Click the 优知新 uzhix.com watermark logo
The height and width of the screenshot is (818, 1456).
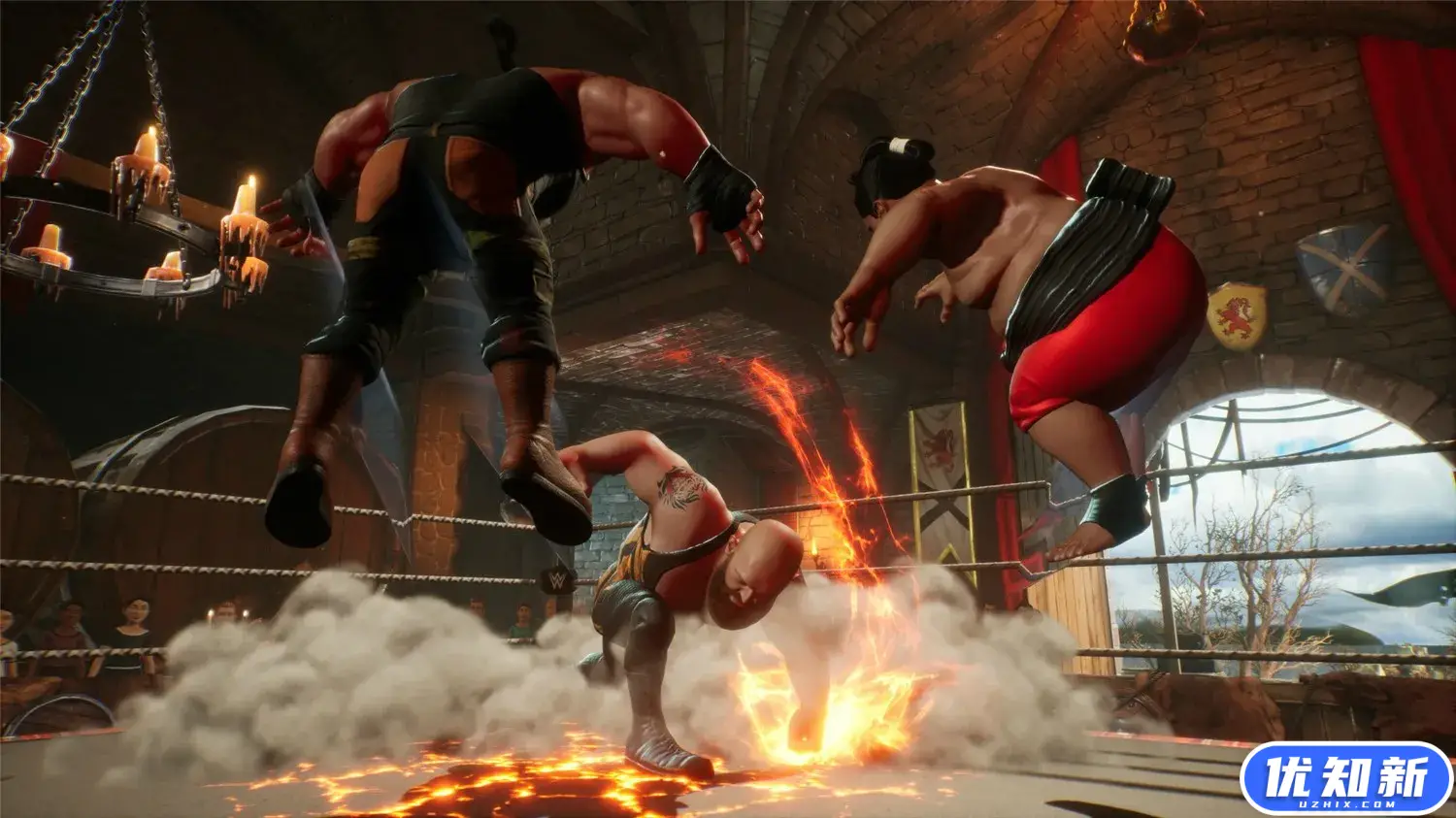1345,778
